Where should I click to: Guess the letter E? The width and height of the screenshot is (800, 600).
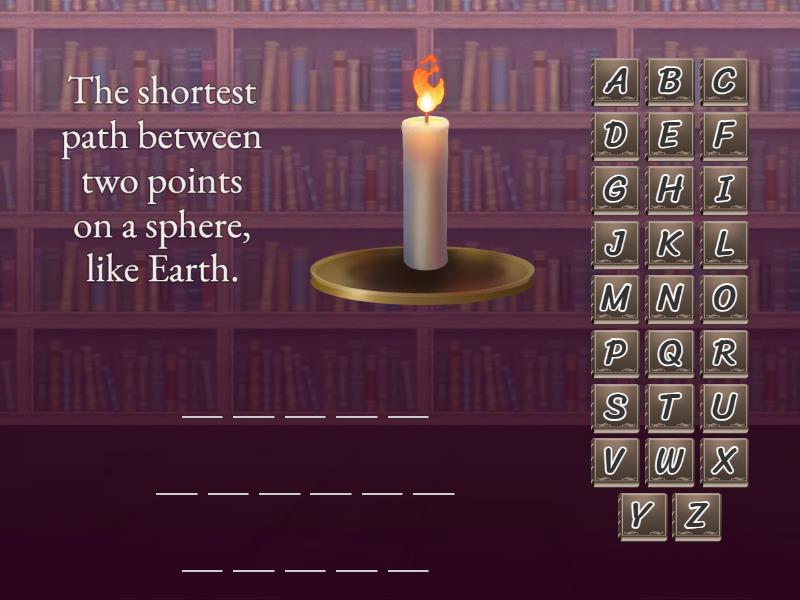[670, 136]
